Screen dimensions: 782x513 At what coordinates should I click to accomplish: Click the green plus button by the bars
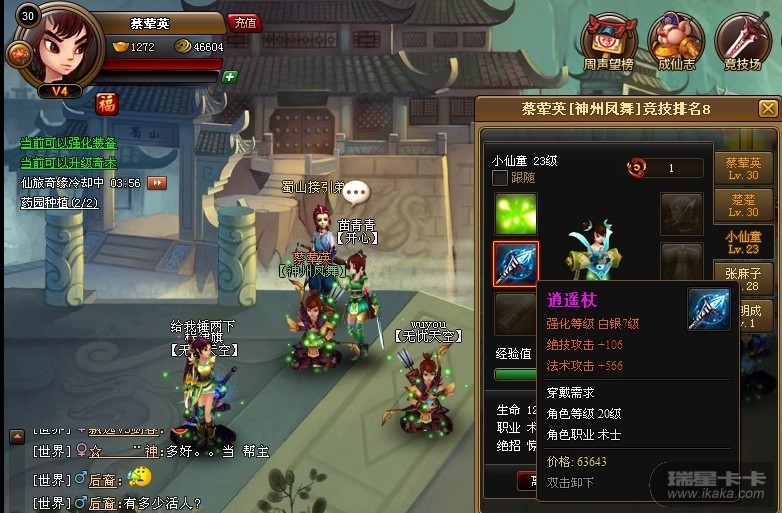(x=230, y=76)
